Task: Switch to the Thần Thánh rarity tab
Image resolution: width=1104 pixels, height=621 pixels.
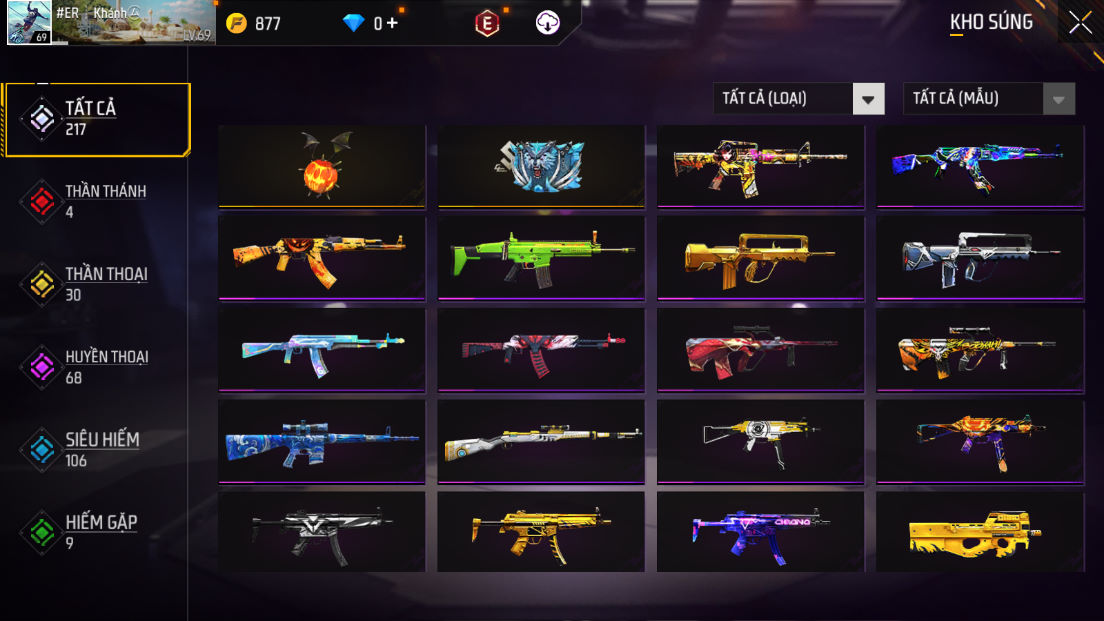Action: [x=96, y=200]
